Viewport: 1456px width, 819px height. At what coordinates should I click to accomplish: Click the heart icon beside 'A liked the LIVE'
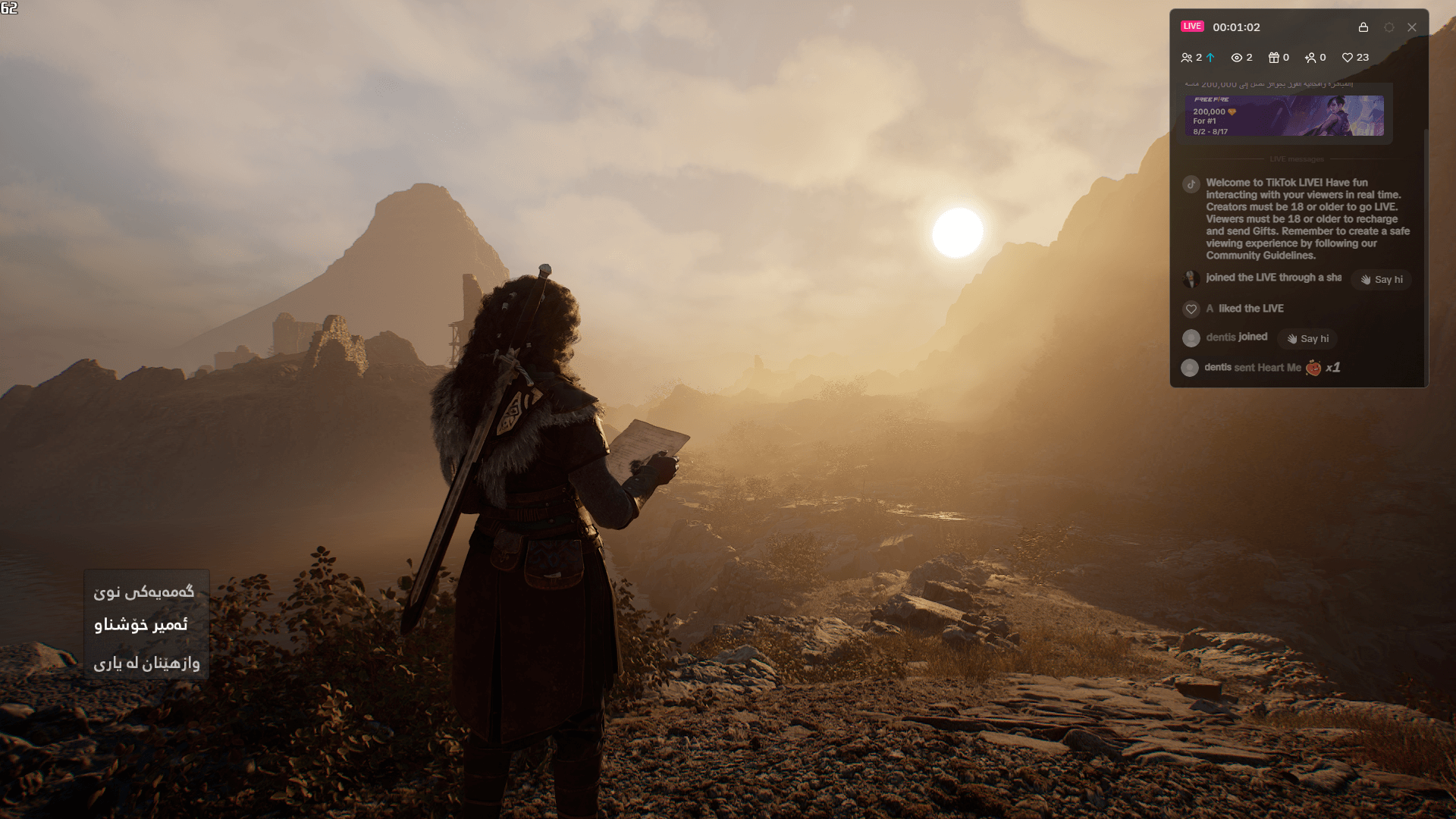[x=1191, y=309]
